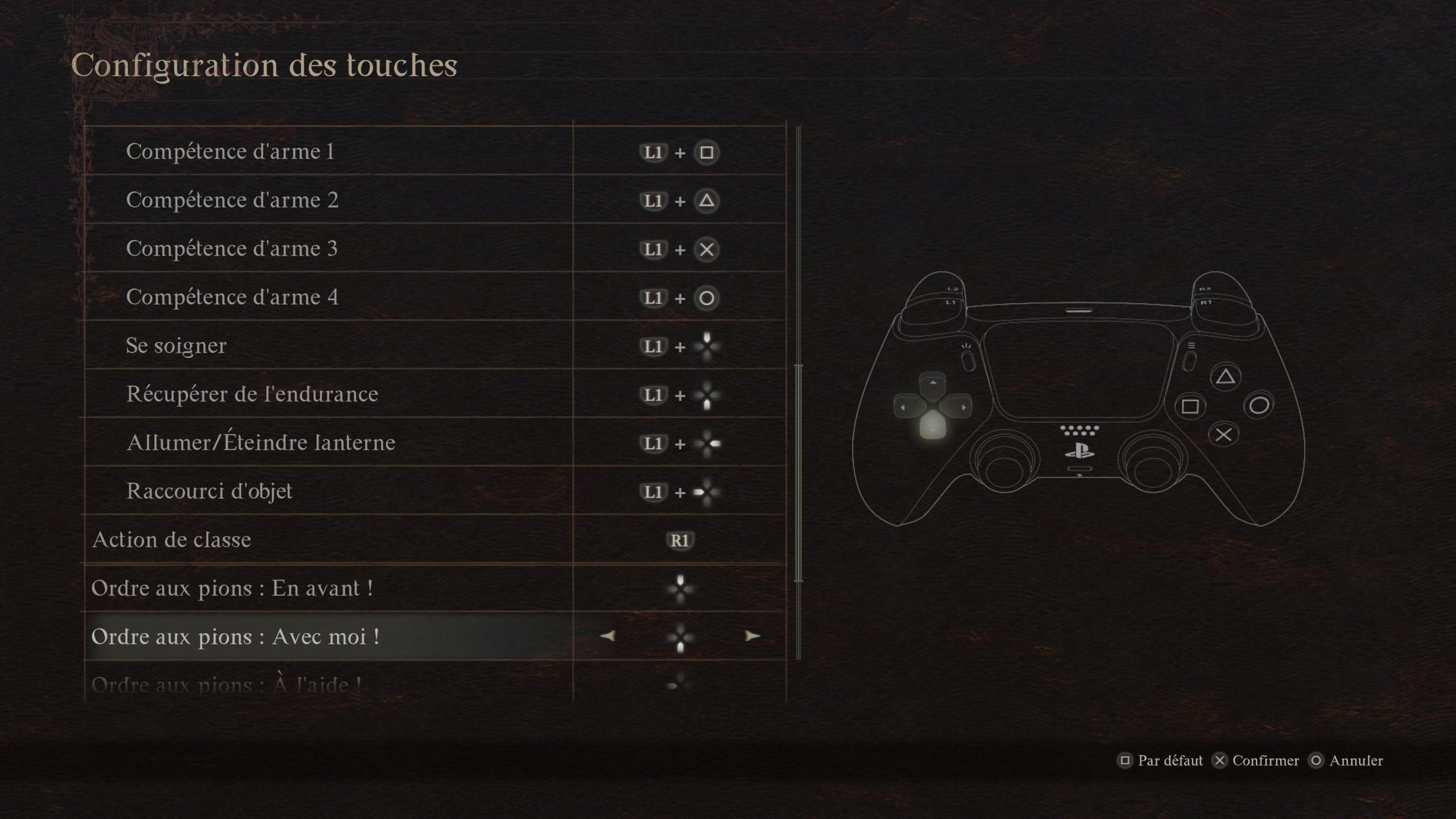
Task: Reset bindings with Par défaut
Action: pyautogui.click(x=1162, y=760)
